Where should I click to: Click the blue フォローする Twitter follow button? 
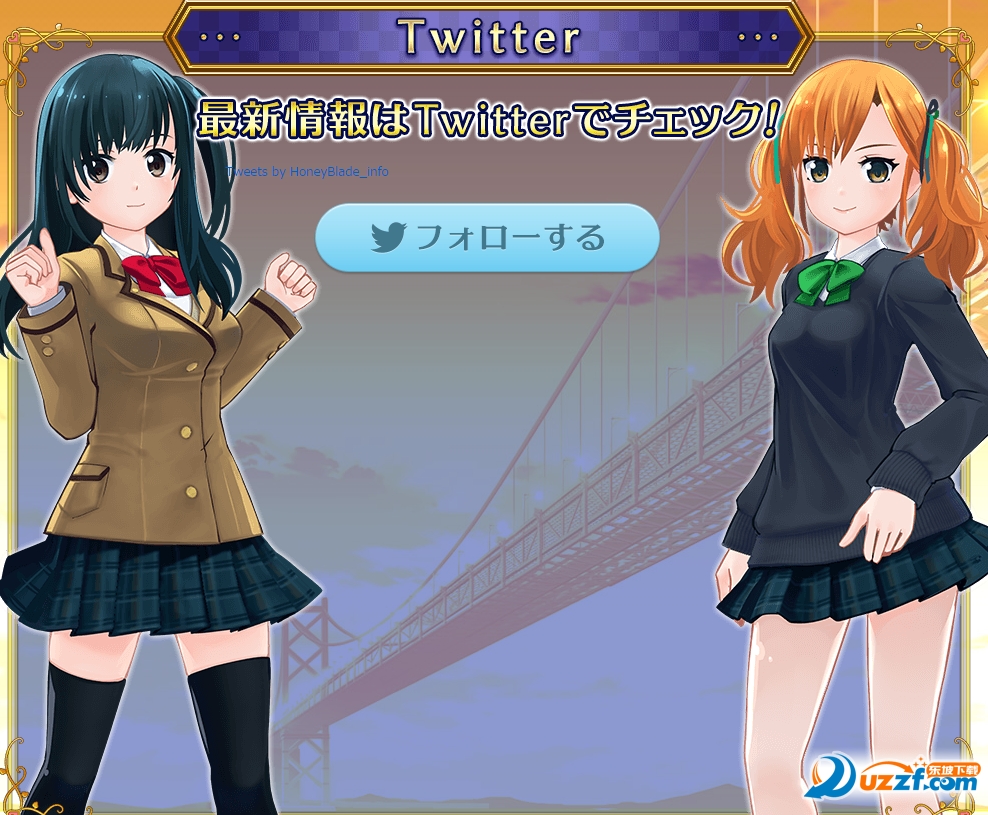[x=487, y=238]
